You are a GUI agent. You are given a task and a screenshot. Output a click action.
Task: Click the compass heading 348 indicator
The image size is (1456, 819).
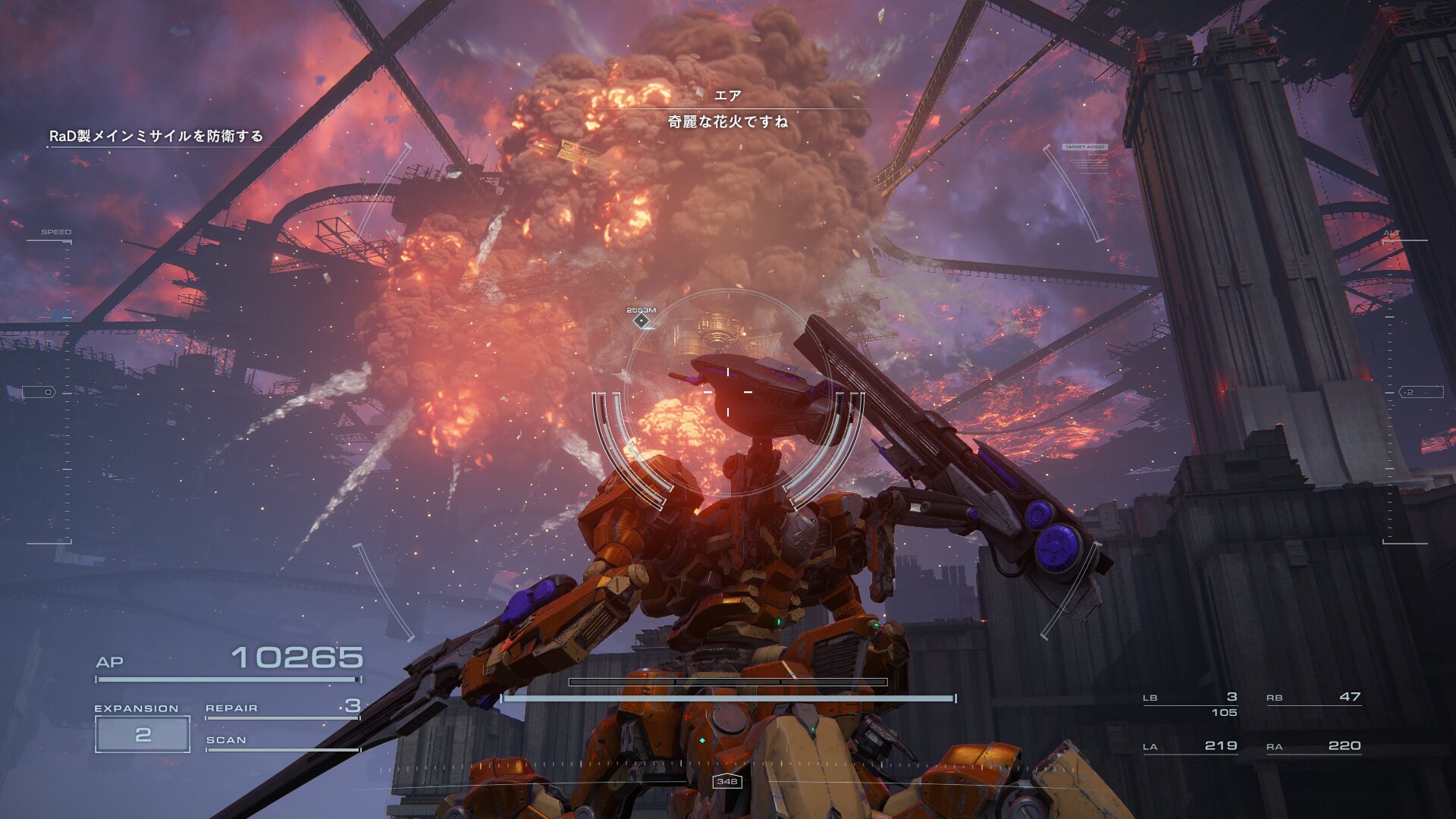[726, 781]
